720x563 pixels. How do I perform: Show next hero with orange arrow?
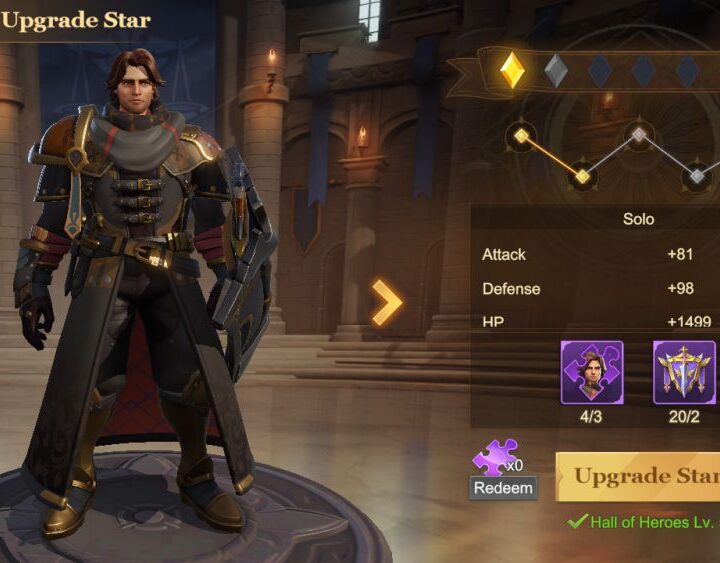point(387,302)
